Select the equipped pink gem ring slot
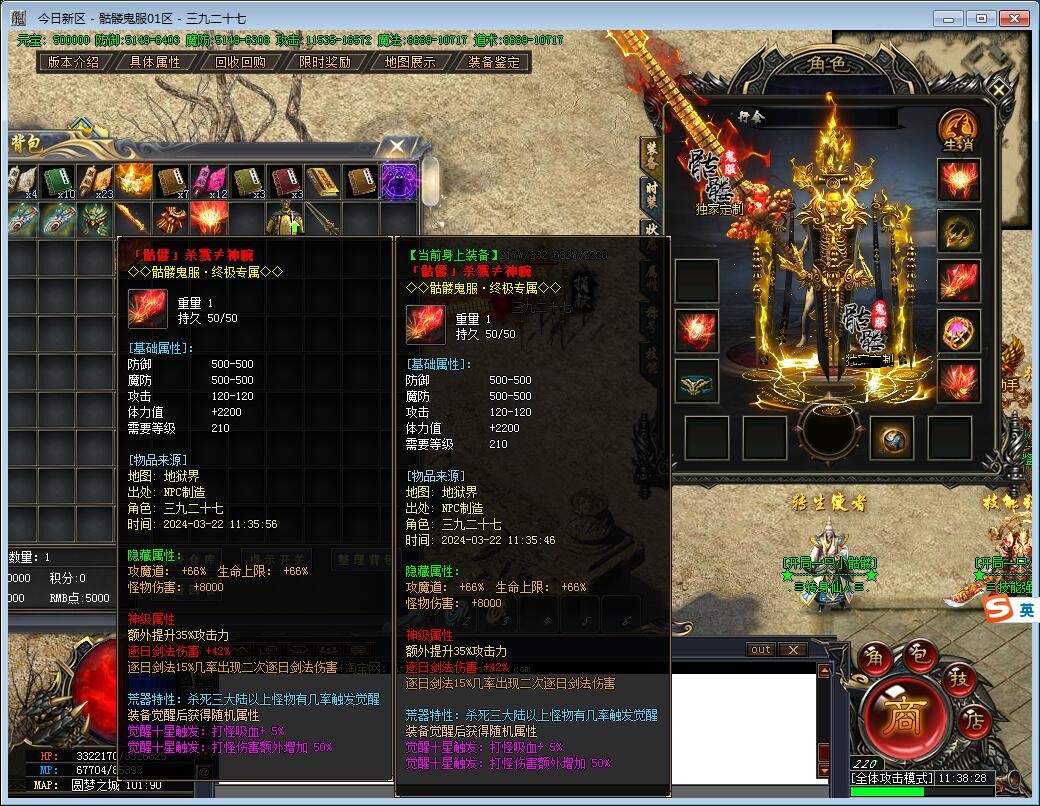1040x806 pixels. pyautogui.click(x=958, y=331)
